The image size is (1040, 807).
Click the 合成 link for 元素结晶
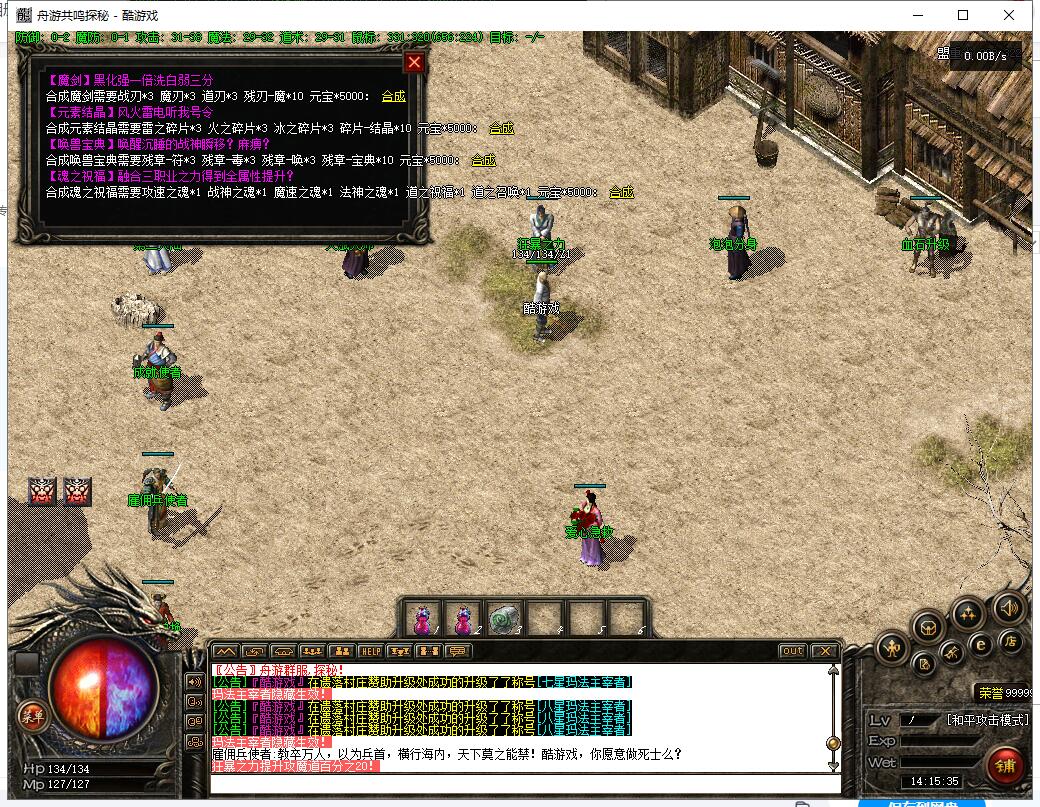501,128
